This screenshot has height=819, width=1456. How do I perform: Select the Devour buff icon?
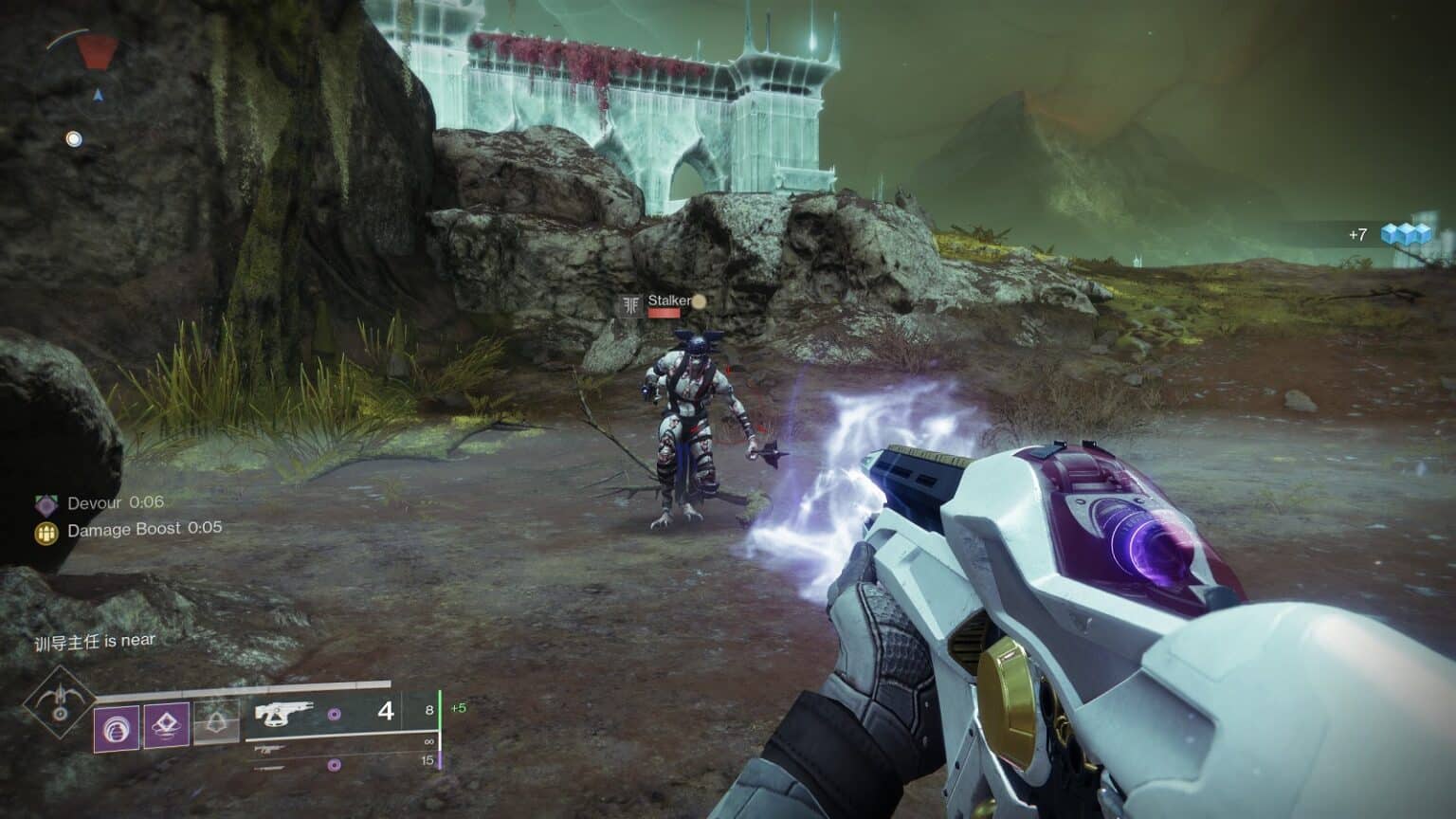[45, 504]
